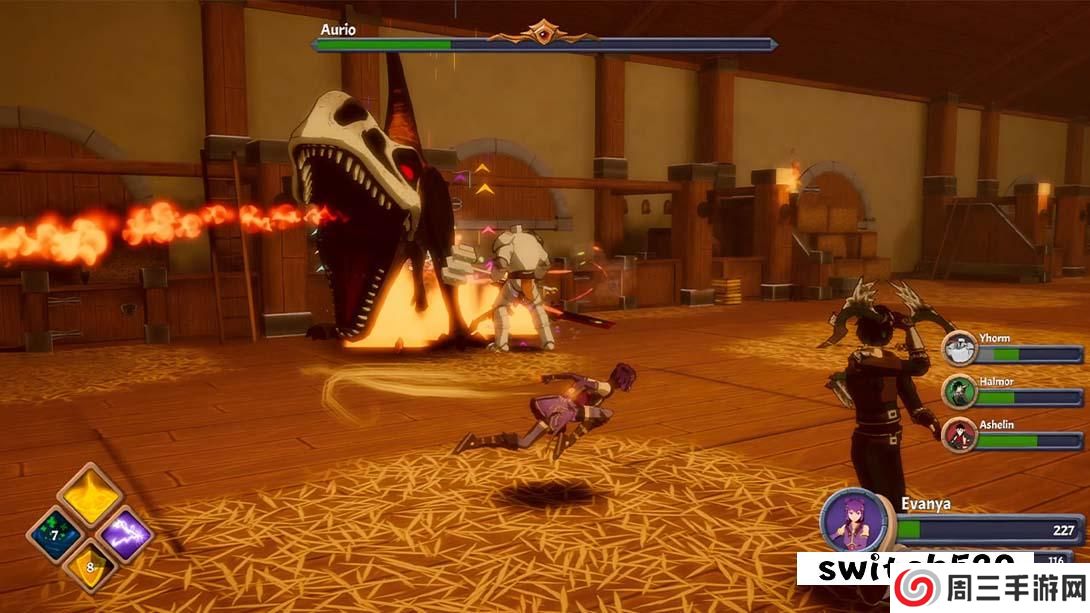Use the purple lightning bolt ability

coord(126,534)
